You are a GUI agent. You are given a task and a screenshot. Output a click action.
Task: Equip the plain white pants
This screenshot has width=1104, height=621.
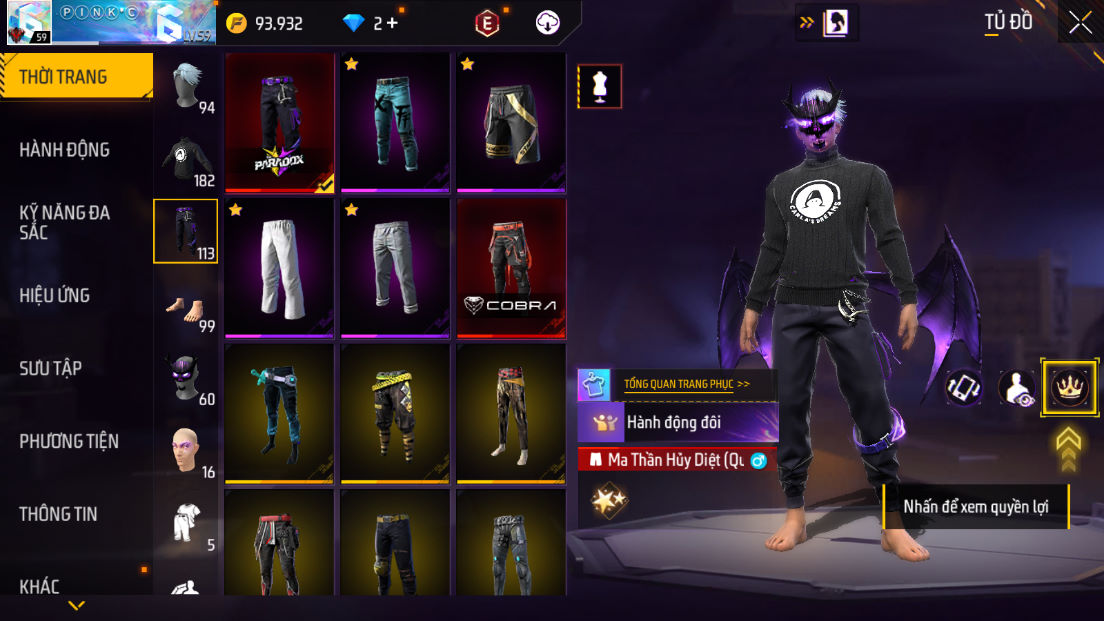(x=280, y=268)
